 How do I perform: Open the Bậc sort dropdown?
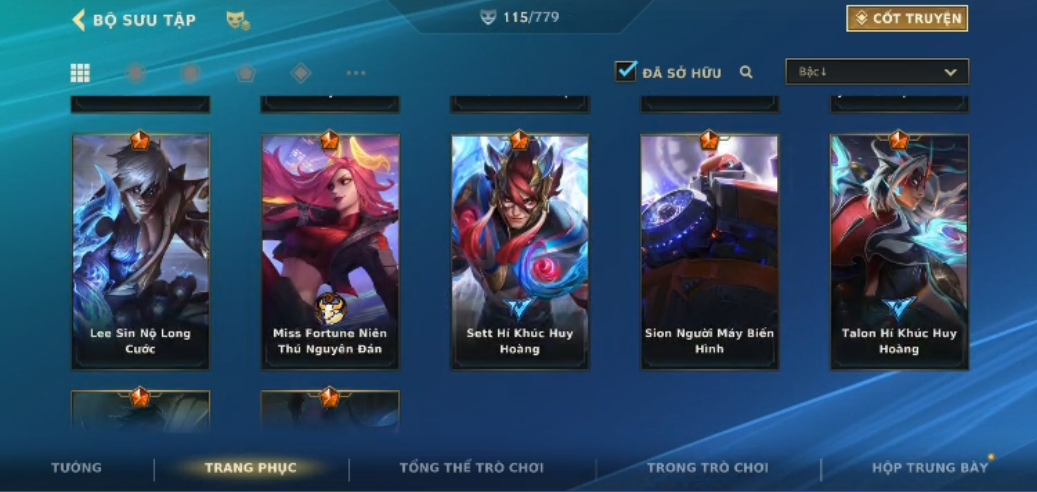877,72
